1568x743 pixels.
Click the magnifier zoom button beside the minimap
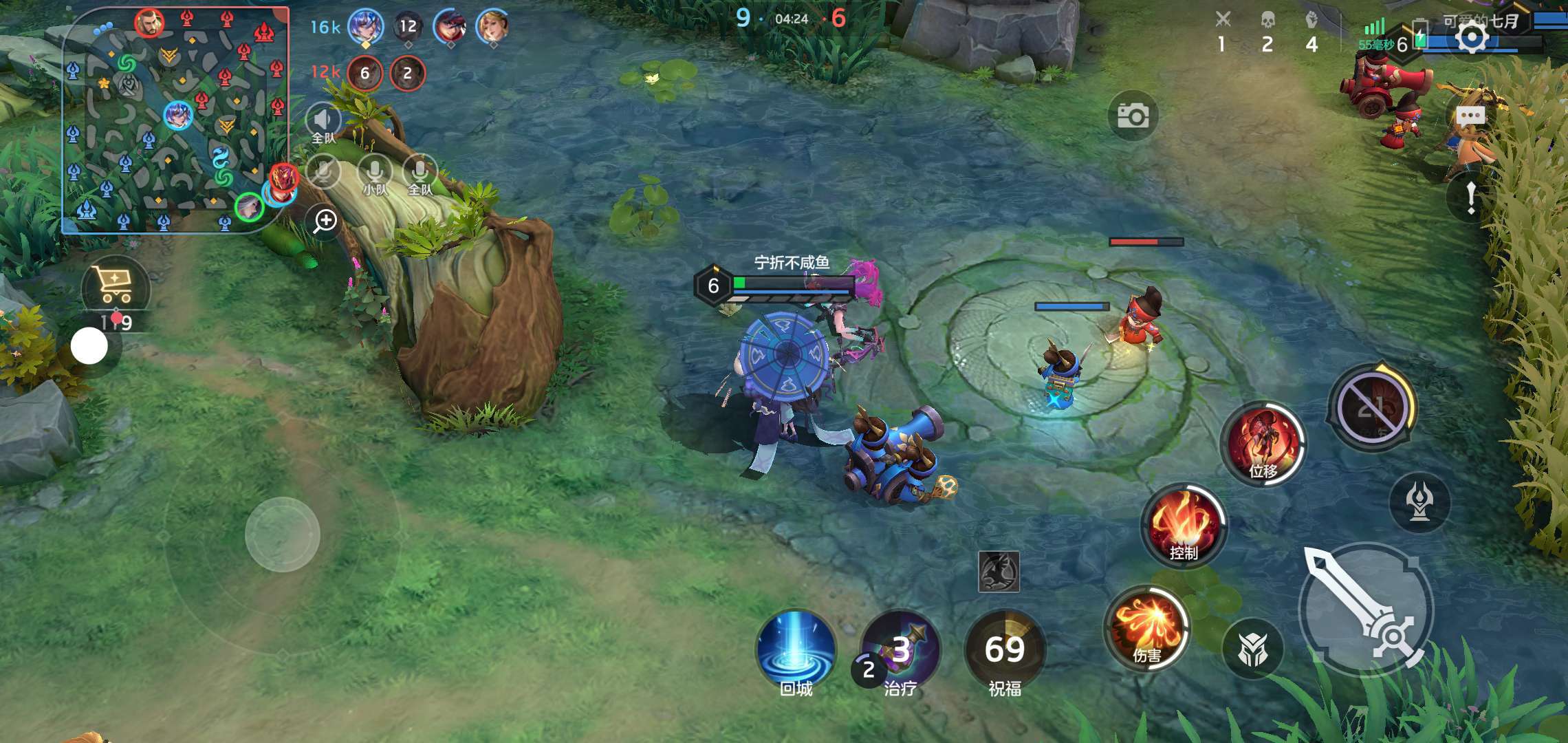pyautogui.click(x=325, y=222)
